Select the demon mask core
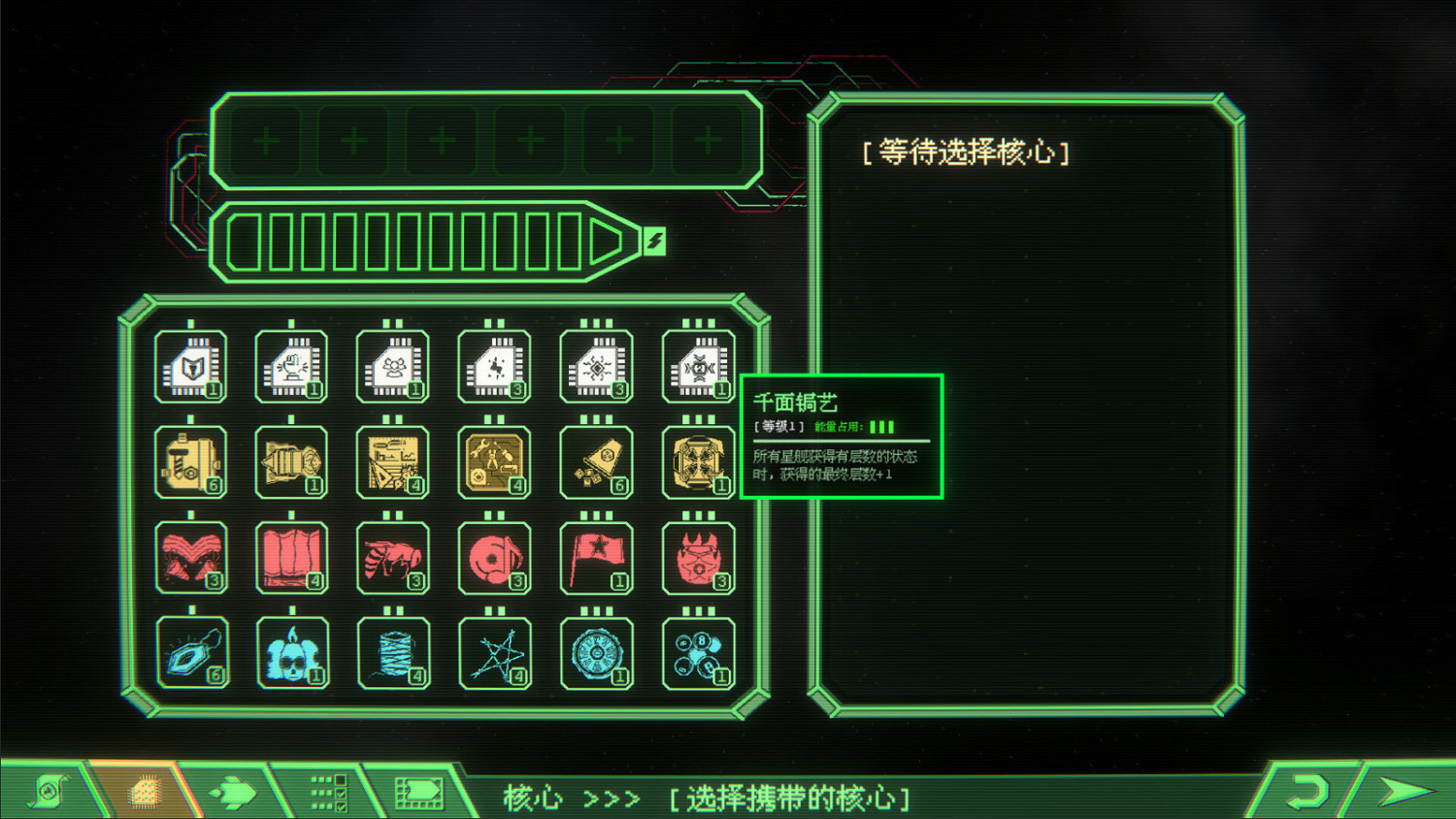The image size is (1456, 819). (x=698, y=556)
